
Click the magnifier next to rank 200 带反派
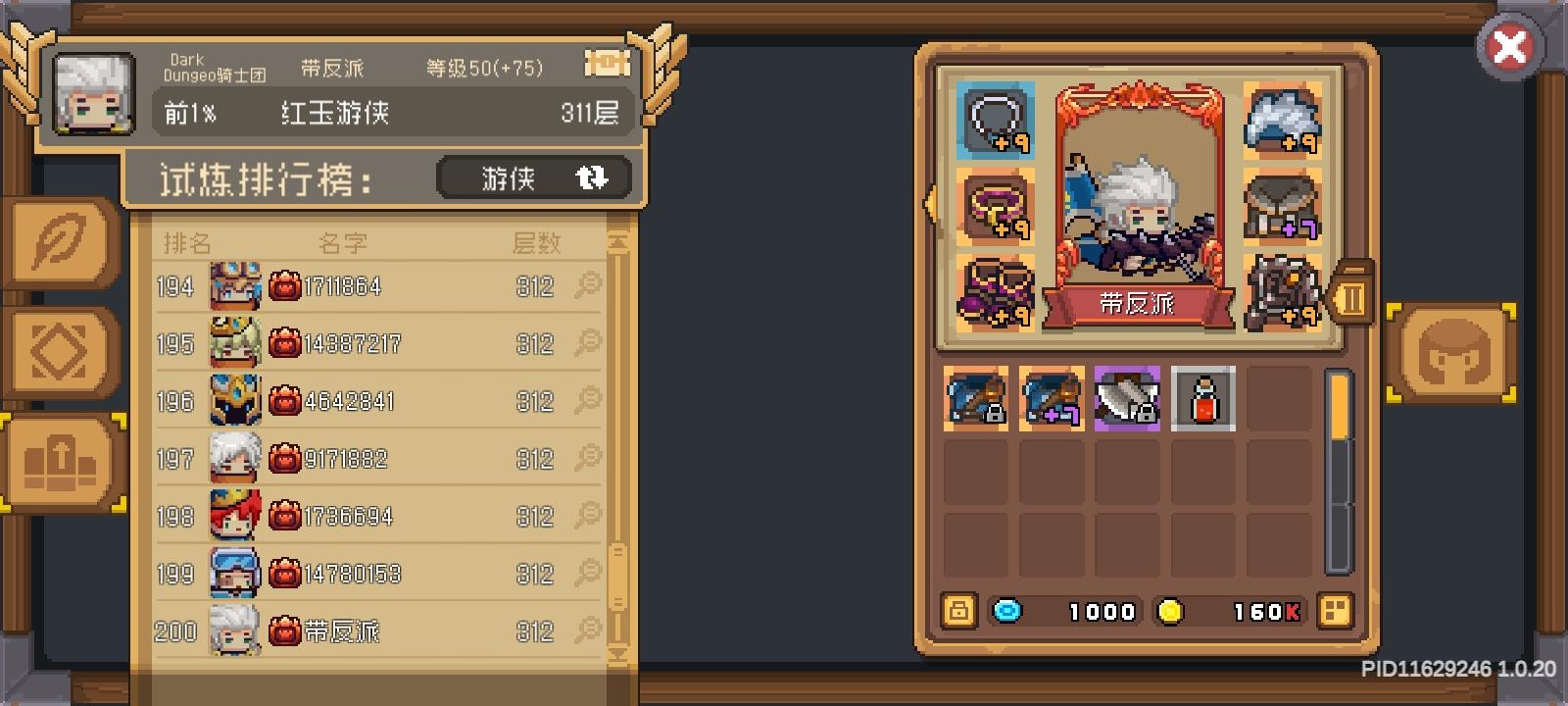[x=588, y=631]
